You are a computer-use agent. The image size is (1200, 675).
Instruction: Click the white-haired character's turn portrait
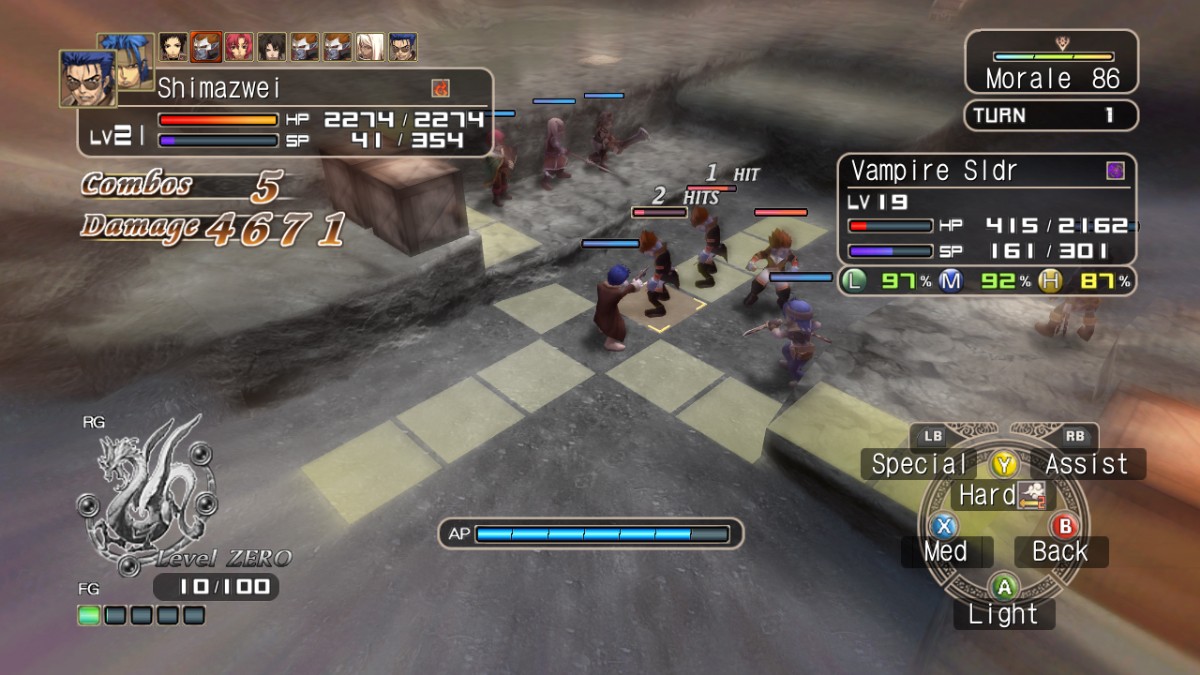(x=370, y=47)
